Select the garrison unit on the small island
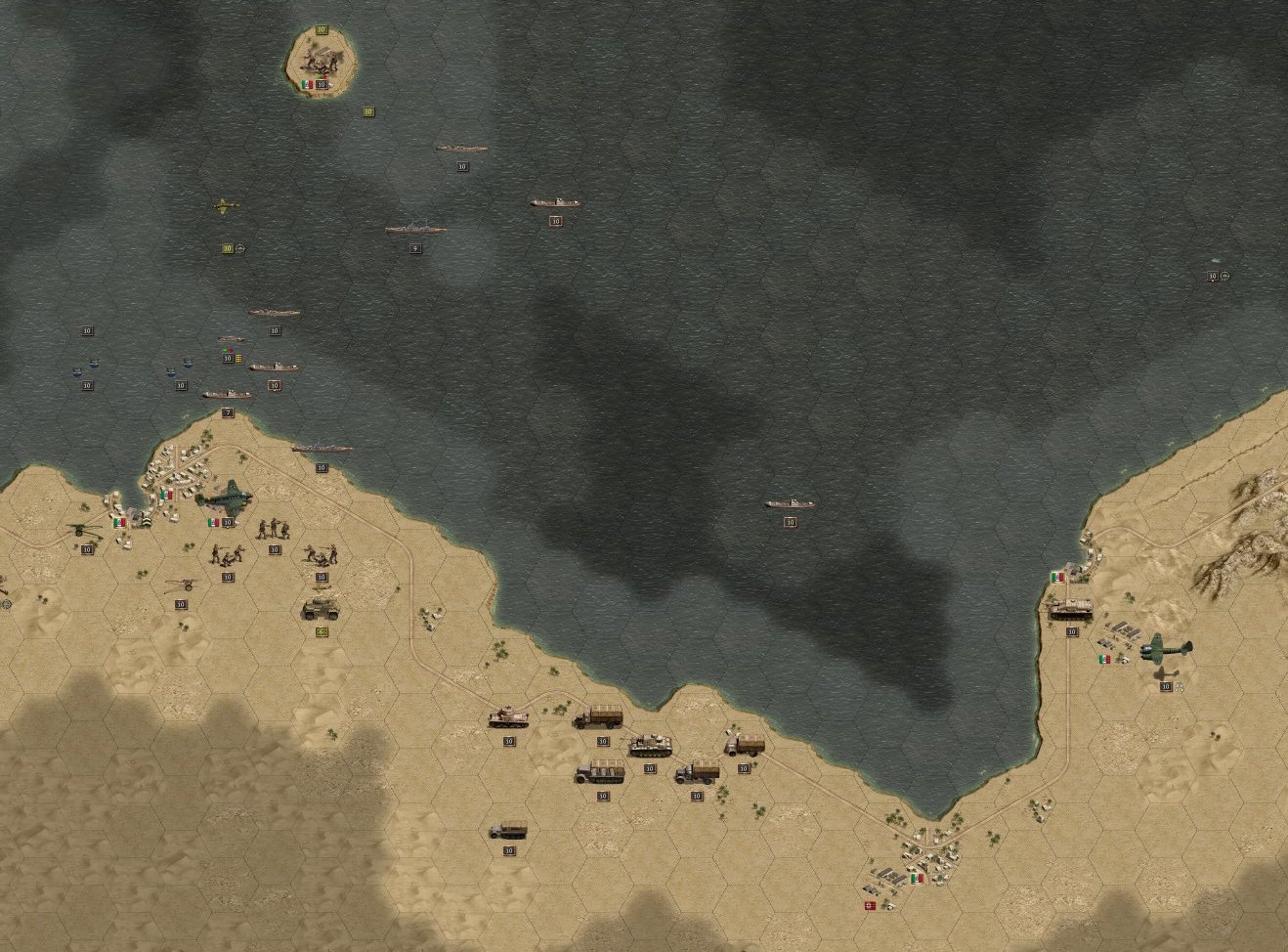This screenshot has width=1288, height=952. [321, 61]
